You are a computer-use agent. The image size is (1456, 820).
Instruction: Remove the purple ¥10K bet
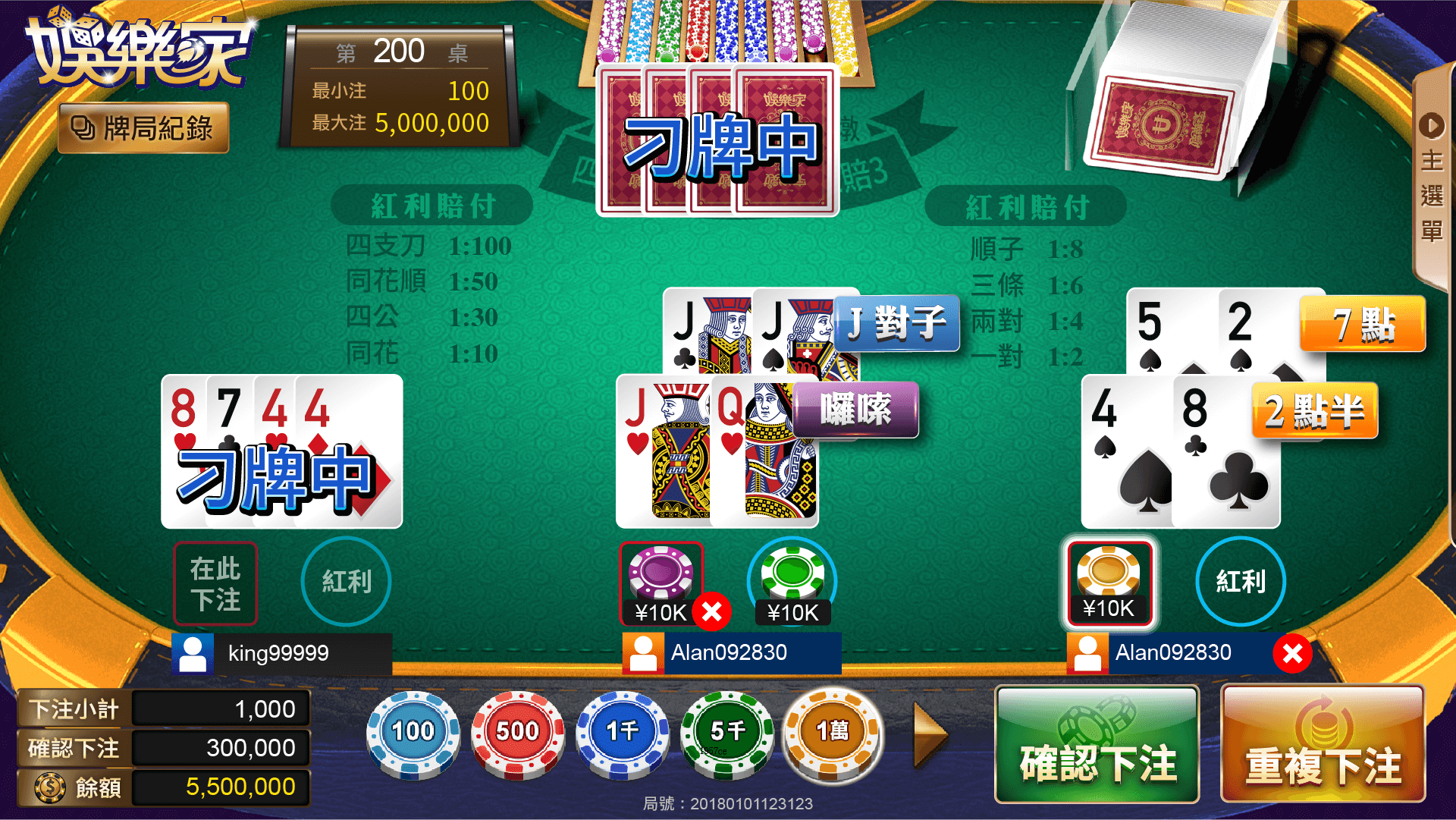[711, 611]
